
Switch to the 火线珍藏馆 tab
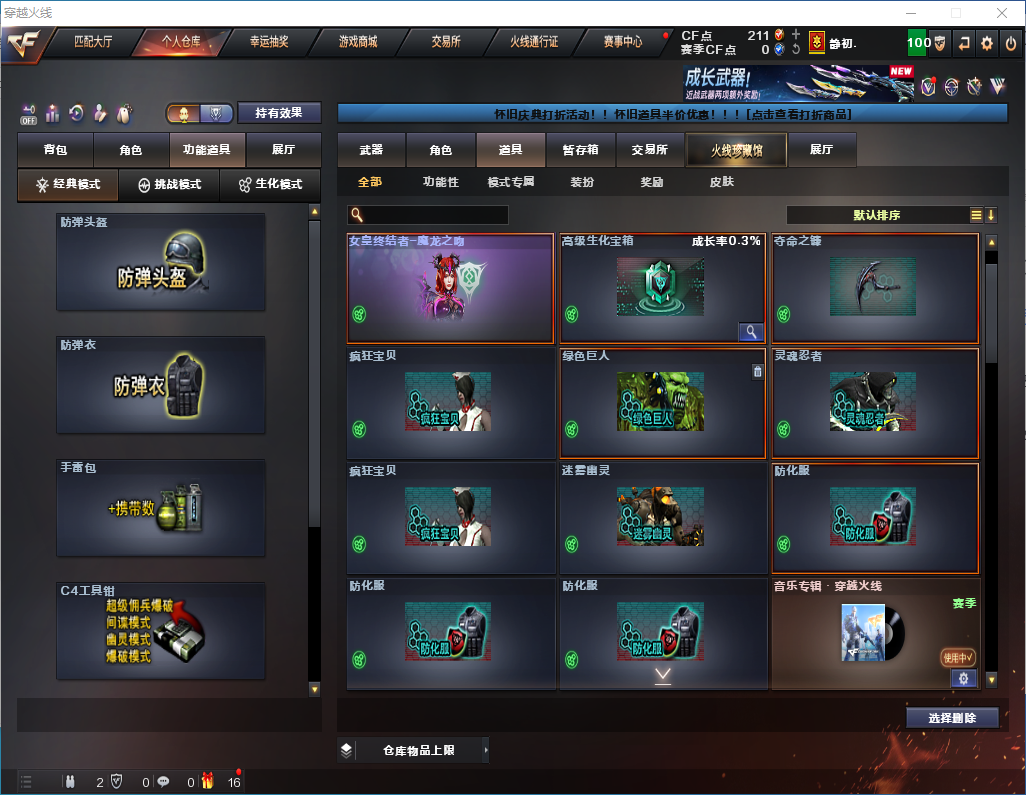tap(736, 150)
